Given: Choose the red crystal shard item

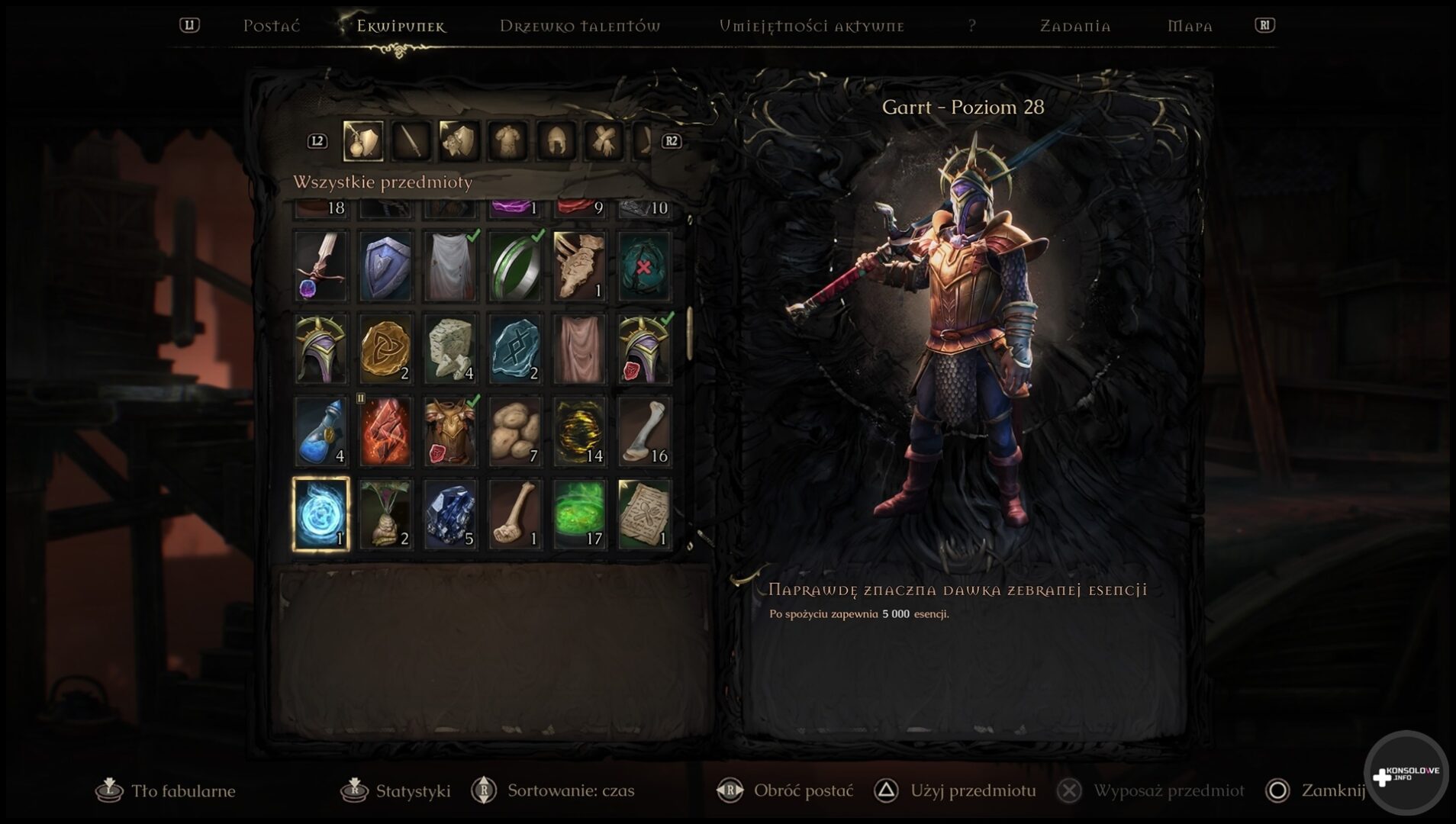Looking at the screenshot, I should 385,431.
